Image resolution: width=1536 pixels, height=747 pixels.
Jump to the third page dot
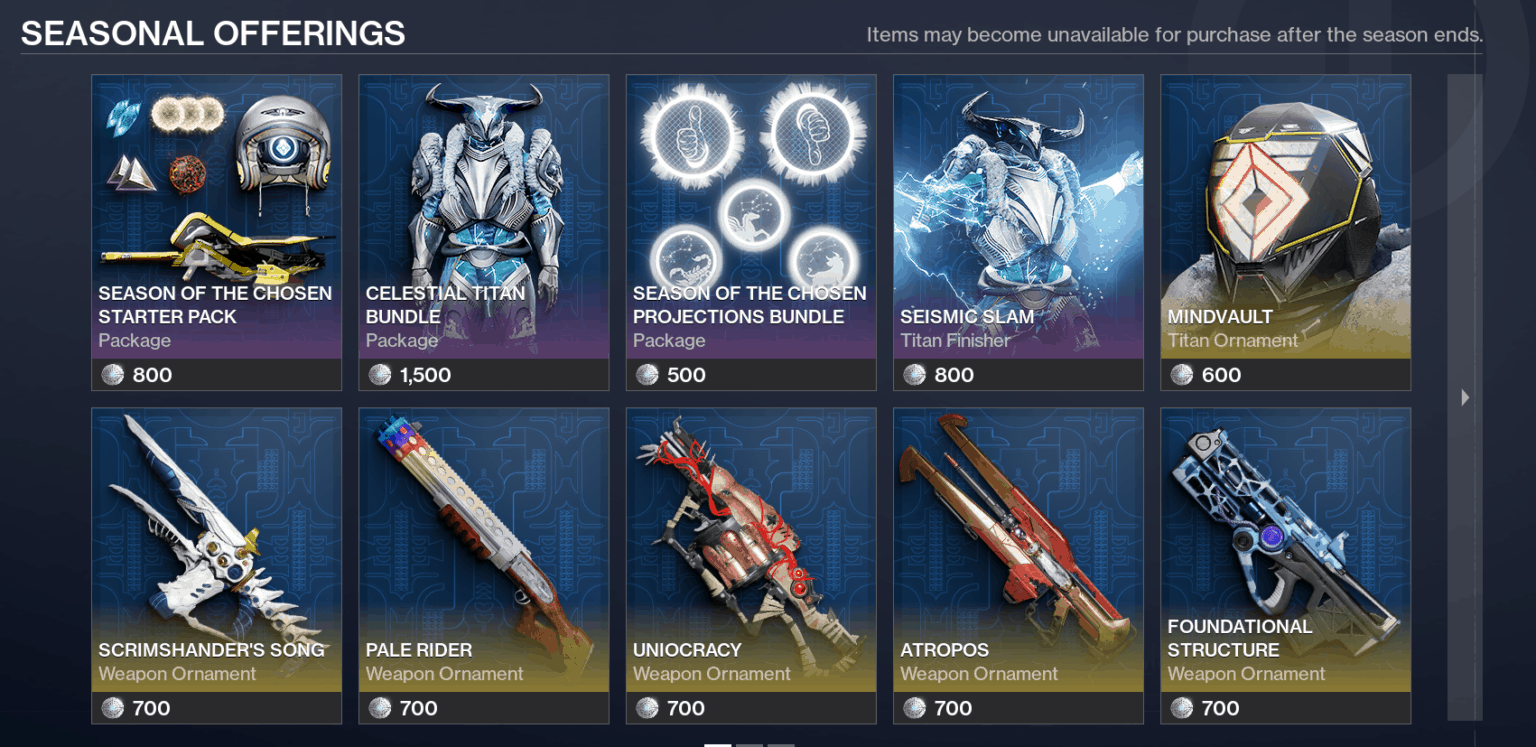coord(780,743)
